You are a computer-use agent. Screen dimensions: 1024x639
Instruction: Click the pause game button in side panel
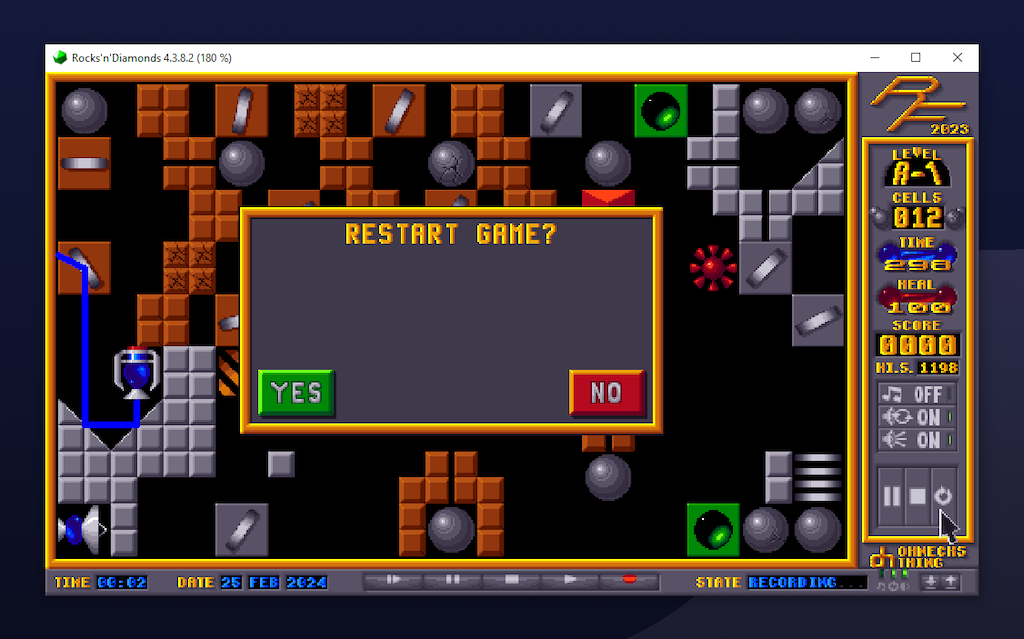(x=891, y=496)
